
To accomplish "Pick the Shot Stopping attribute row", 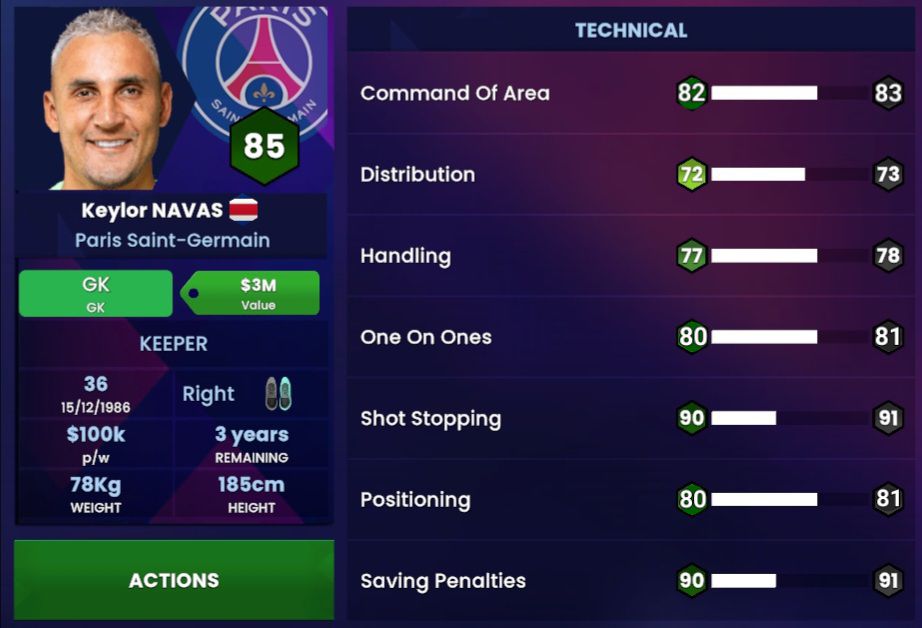I will [x=631, y=418].
